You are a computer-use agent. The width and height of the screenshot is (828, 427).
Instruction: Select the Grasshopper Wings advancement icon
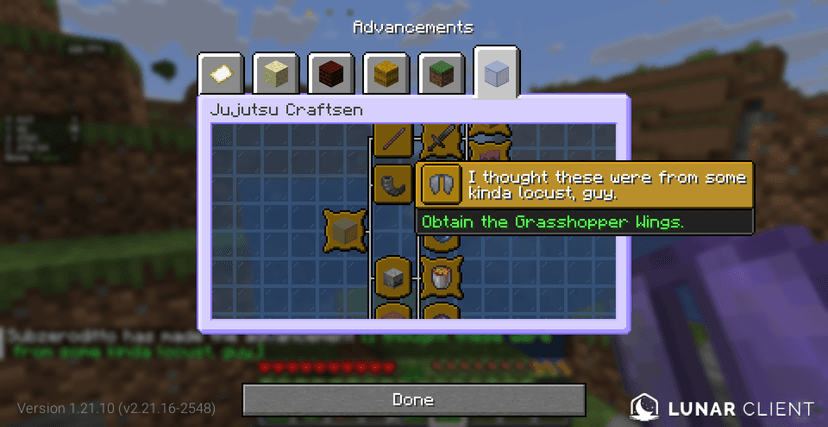[437, 183]
